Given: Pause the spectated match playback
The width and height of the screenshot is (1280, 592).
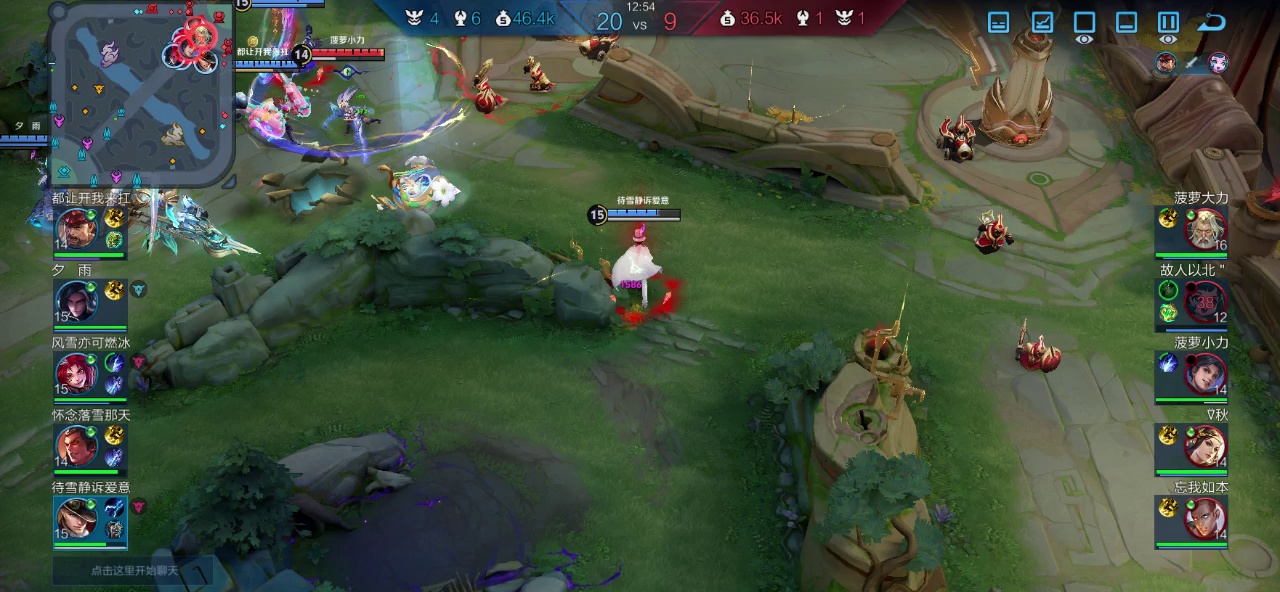Looking at the screenshot, I should click(x=1168, y=22).
